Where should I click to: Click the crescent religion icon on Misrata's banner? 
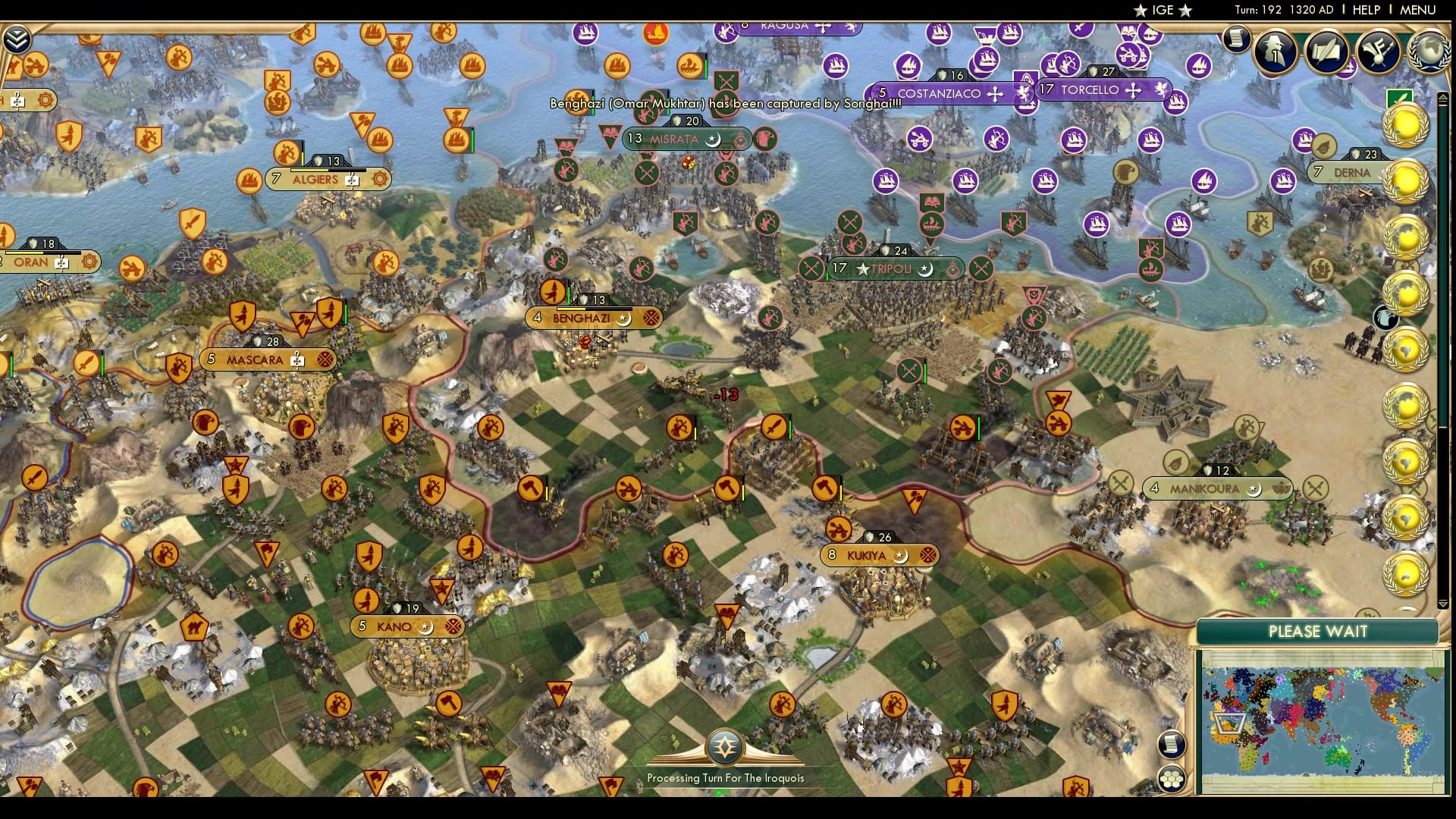click(x=711, y=140)
